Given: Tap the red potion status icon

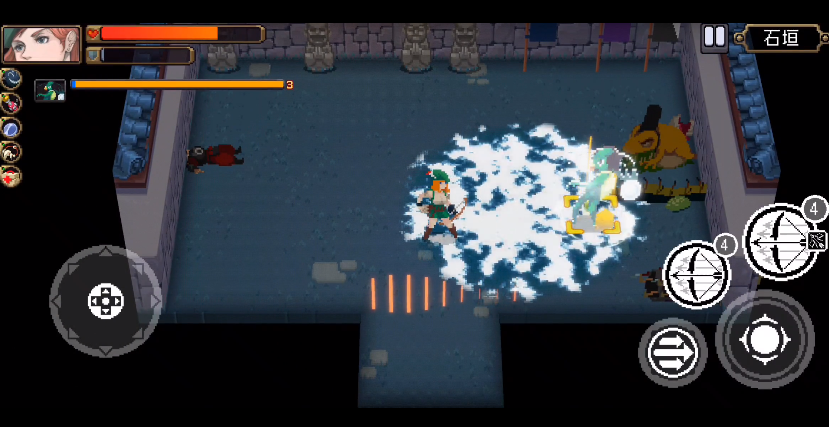Looking at the screenshot, I should click(11, 102).
